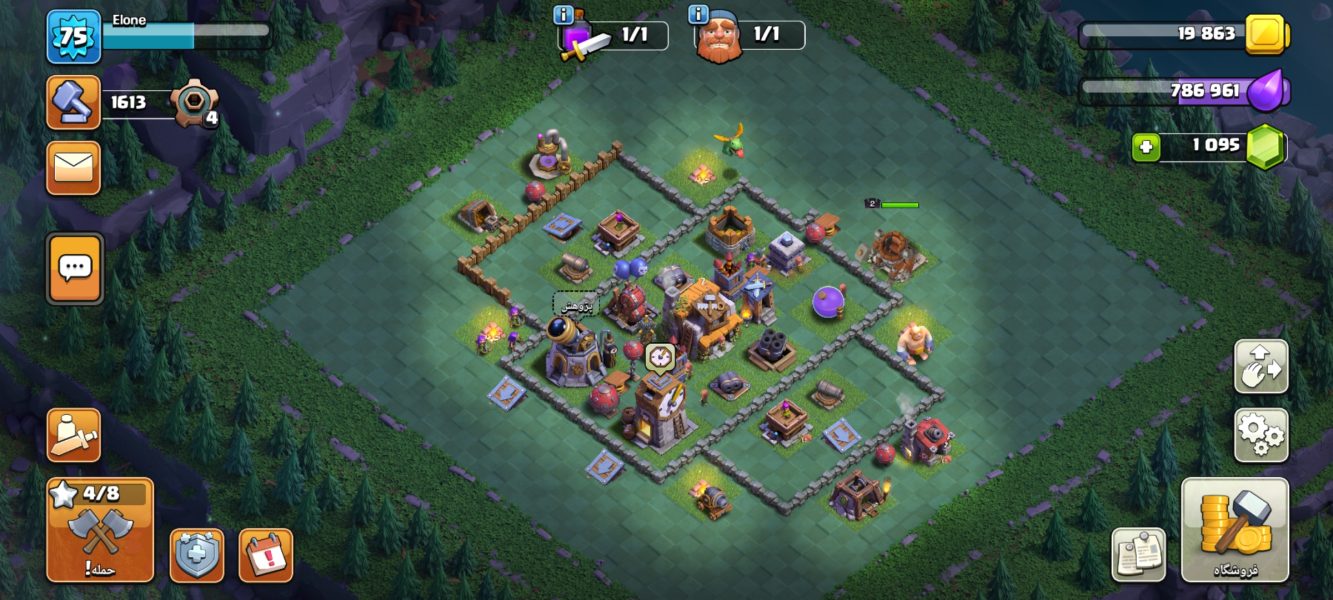
Task: Show battle machine hero info icon
Action: pyautogui.click(x=563, y=15)
